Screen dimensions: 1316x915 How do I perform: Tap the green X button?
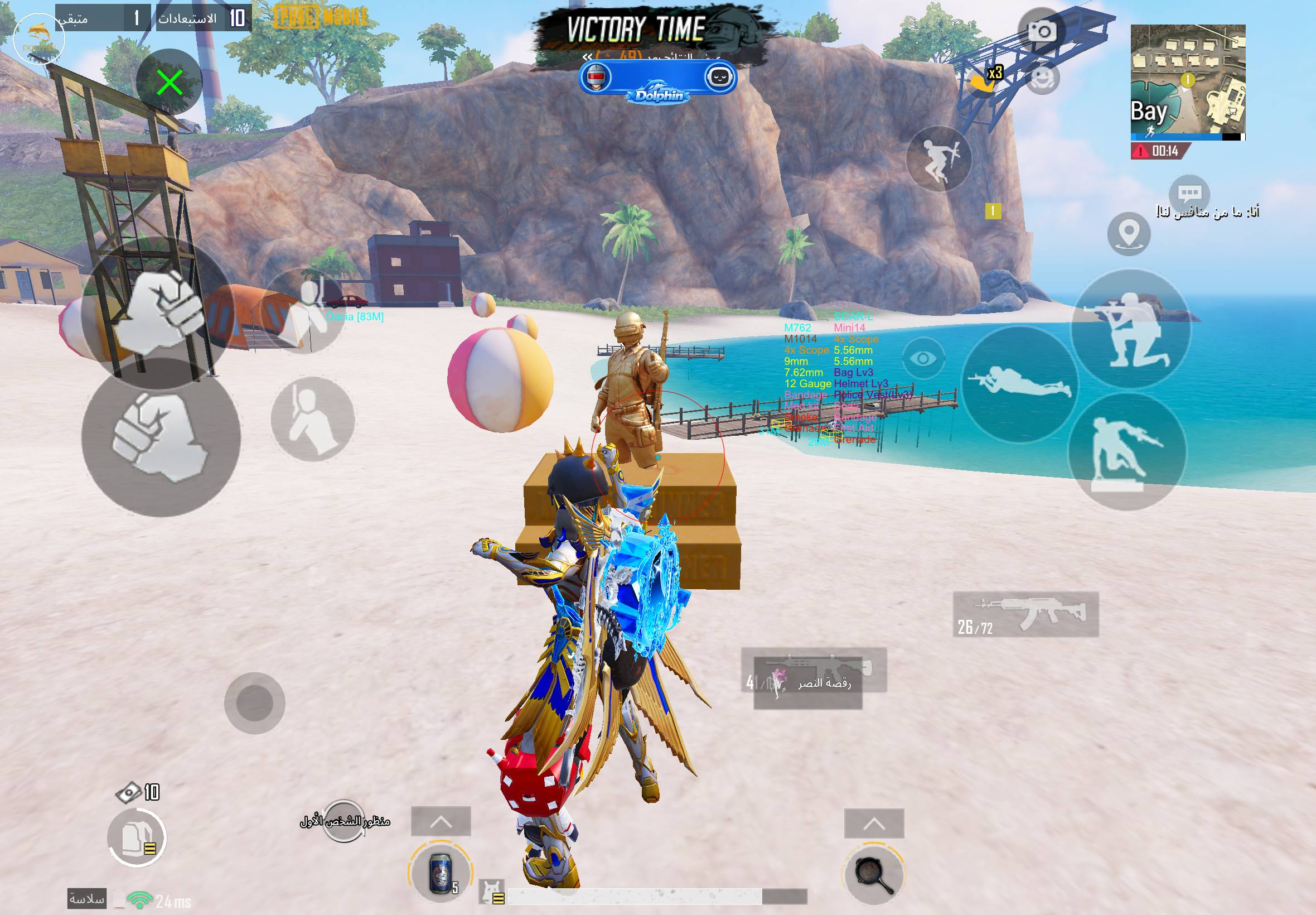[170, 83]
